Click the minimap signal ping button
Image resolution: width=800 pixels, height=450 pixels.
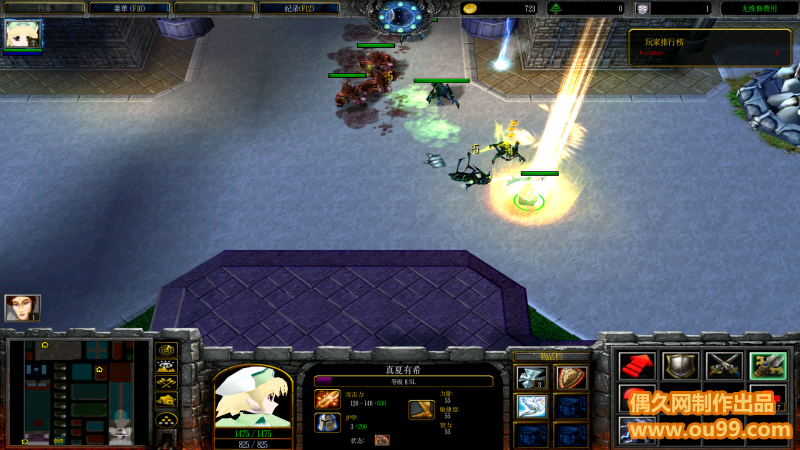coord(166,349)
